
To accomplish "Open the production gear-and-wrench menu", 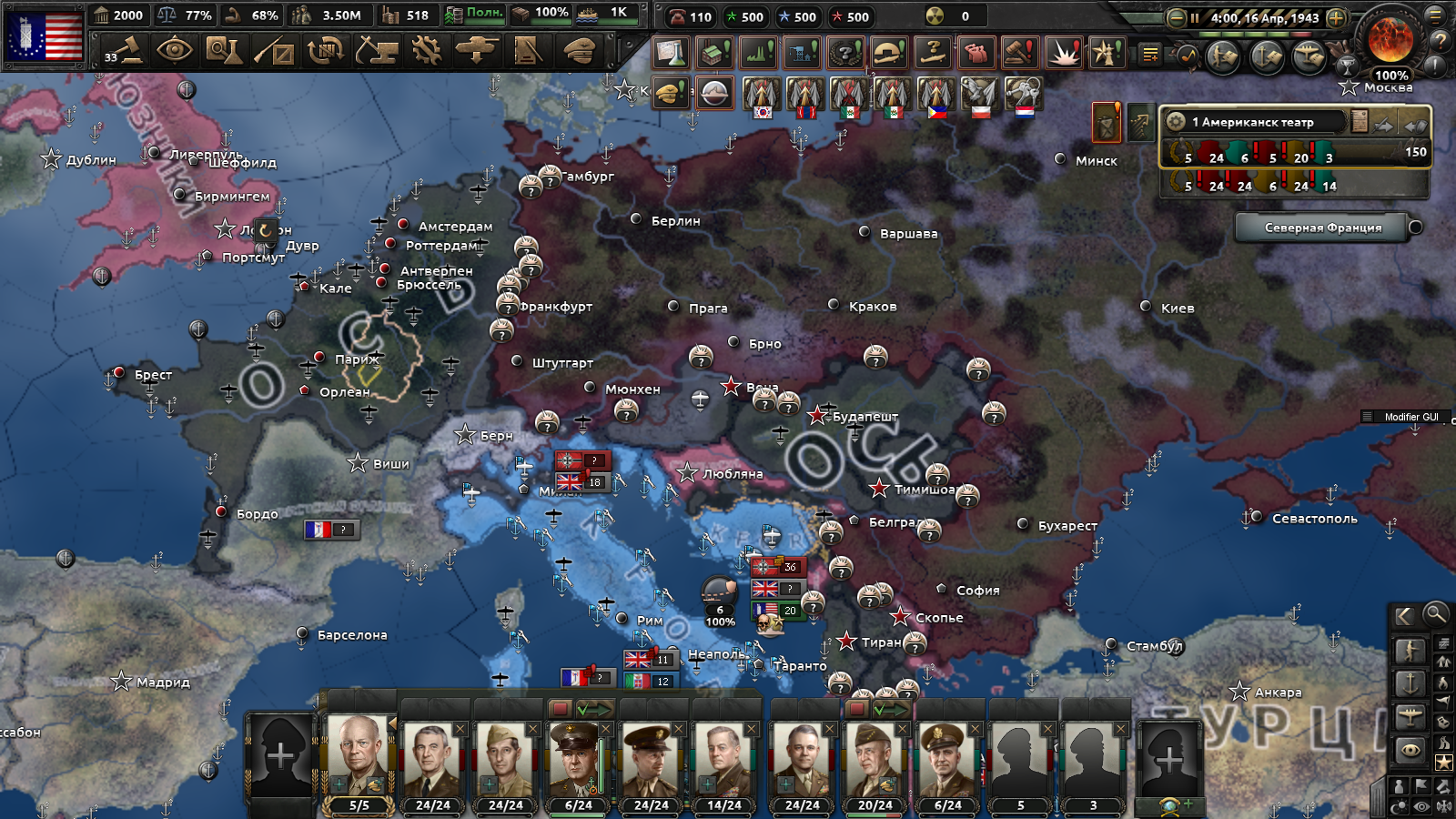I will tap(426, 50).
